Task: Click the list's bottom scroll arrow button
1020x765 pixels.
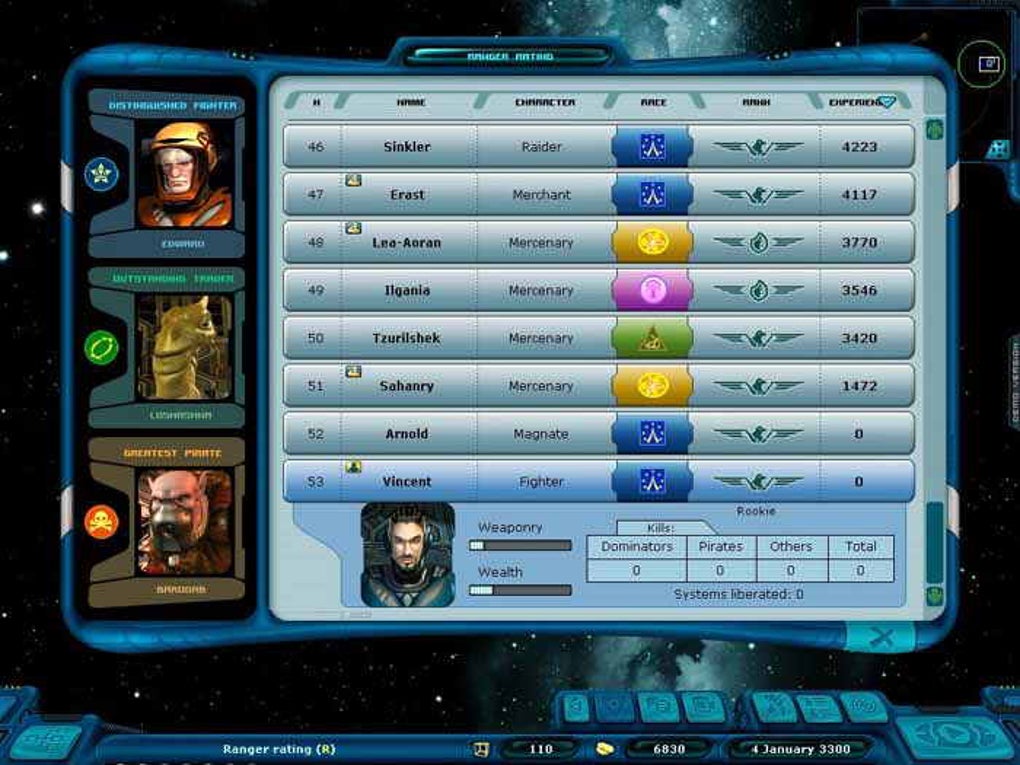Action: [x=935, y=596]
